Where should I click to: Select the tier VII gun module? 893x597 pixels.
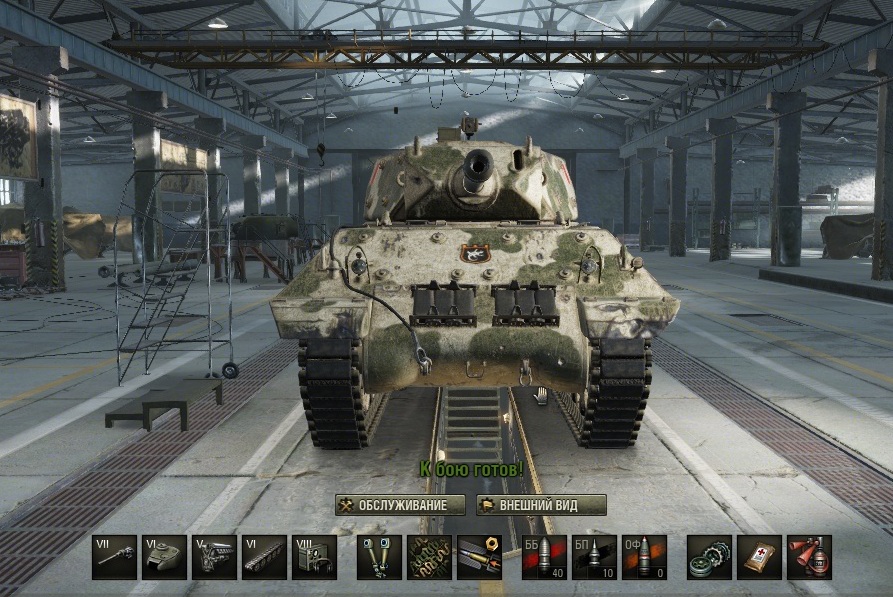(x=114, y=557)
